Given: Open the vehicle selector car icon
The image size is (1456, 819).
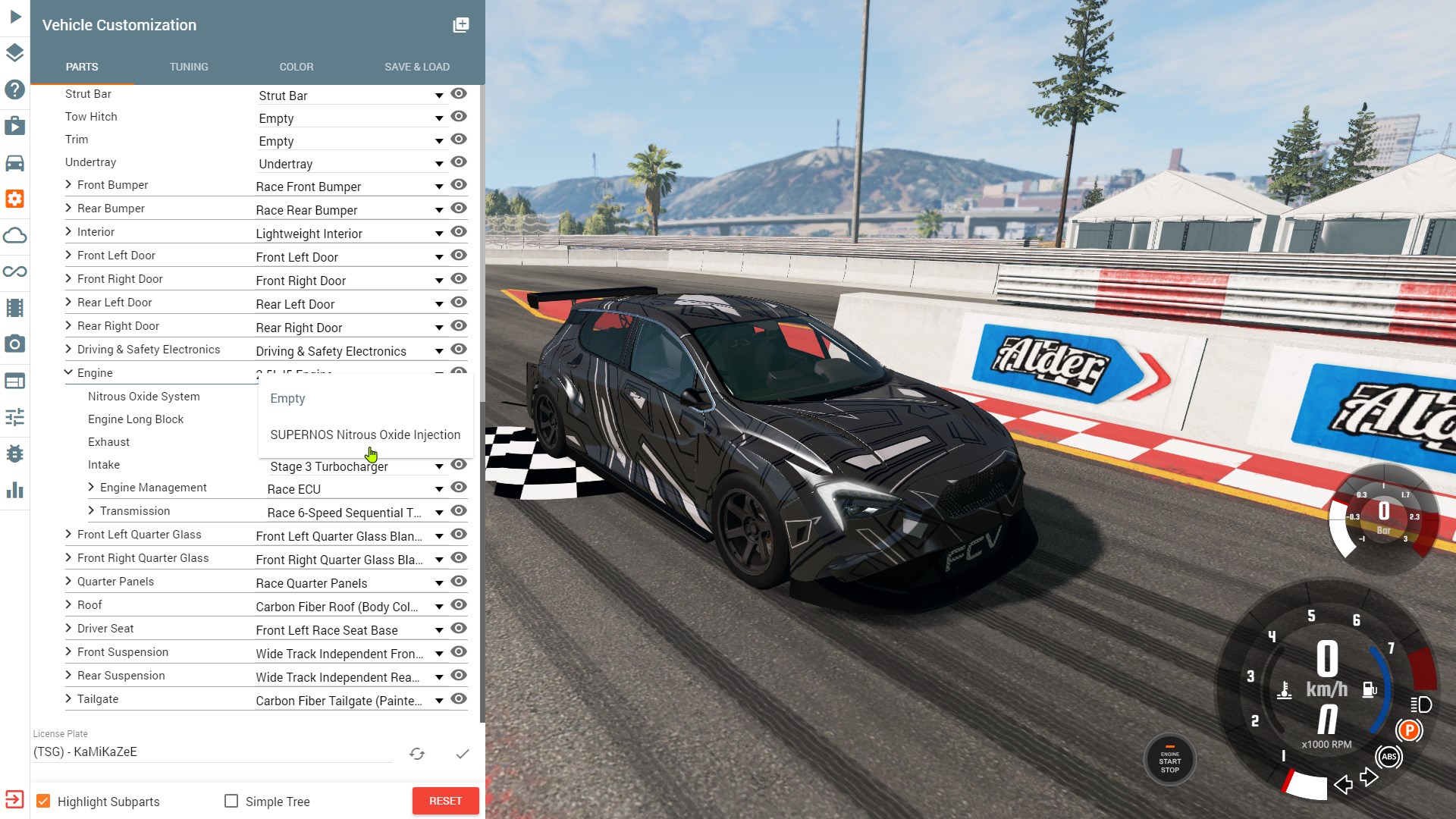Looking at the screenshot, I should 14,162.
